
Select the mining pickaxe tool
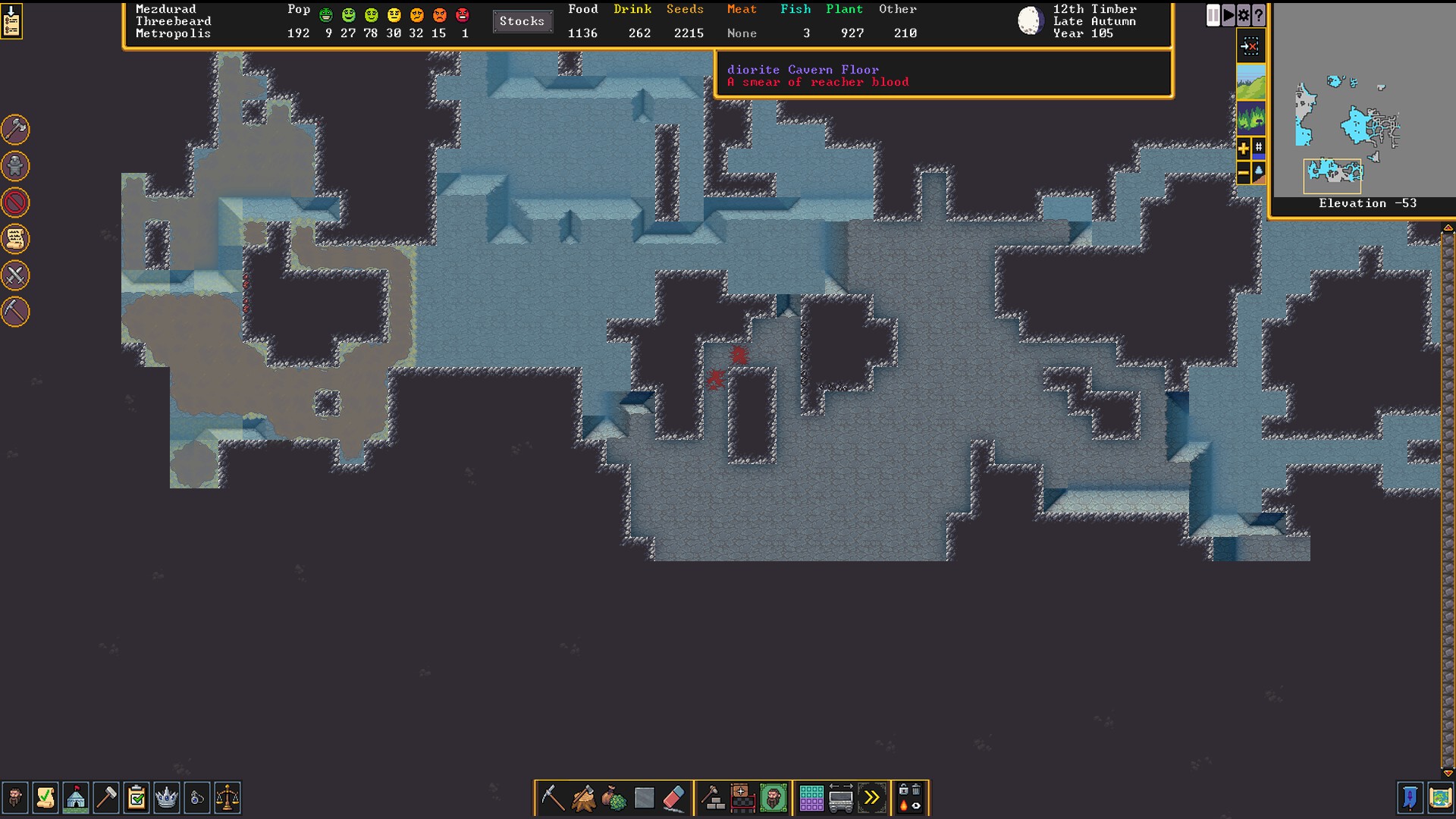click(x=553, y=798)
